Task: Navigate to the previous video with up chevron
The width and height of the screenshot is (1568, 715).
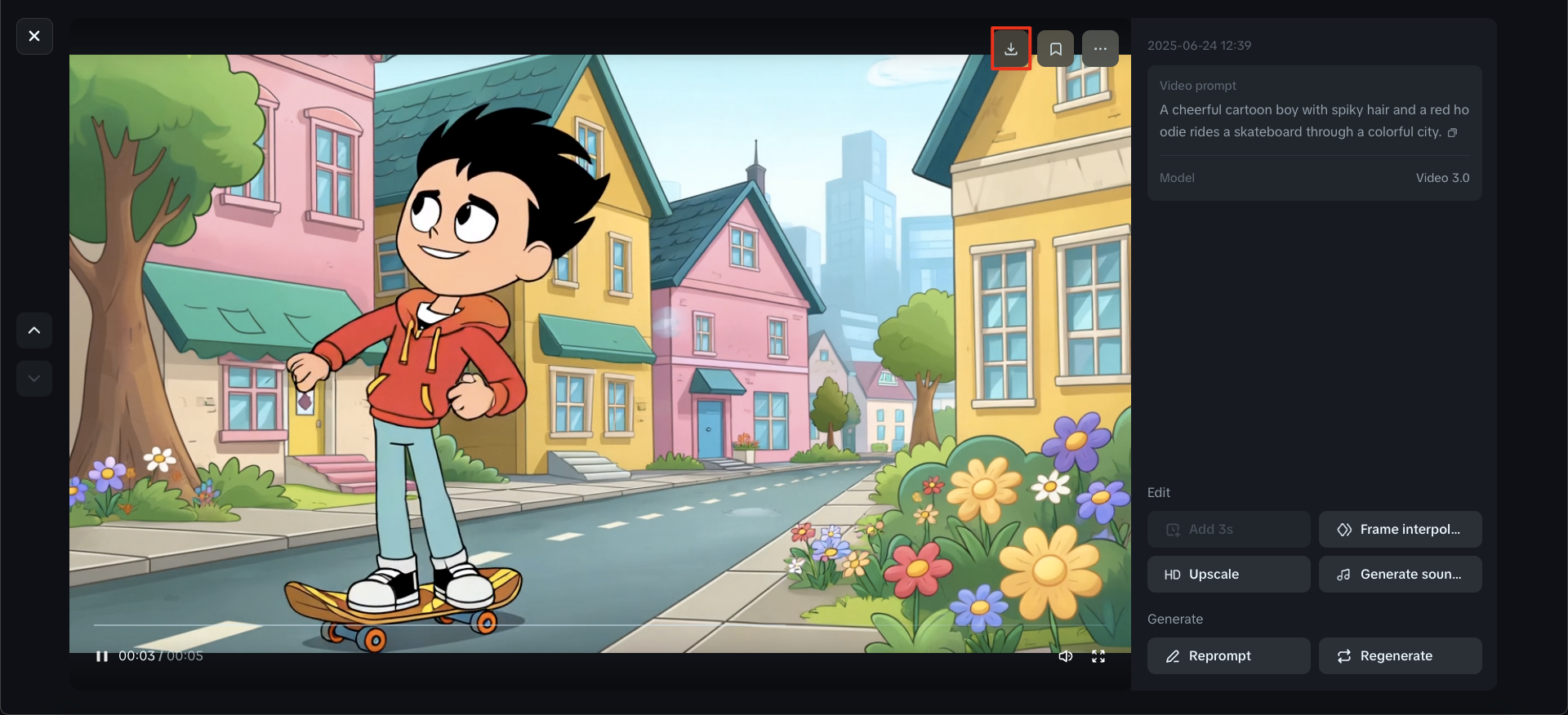Action: click(33, 330)
